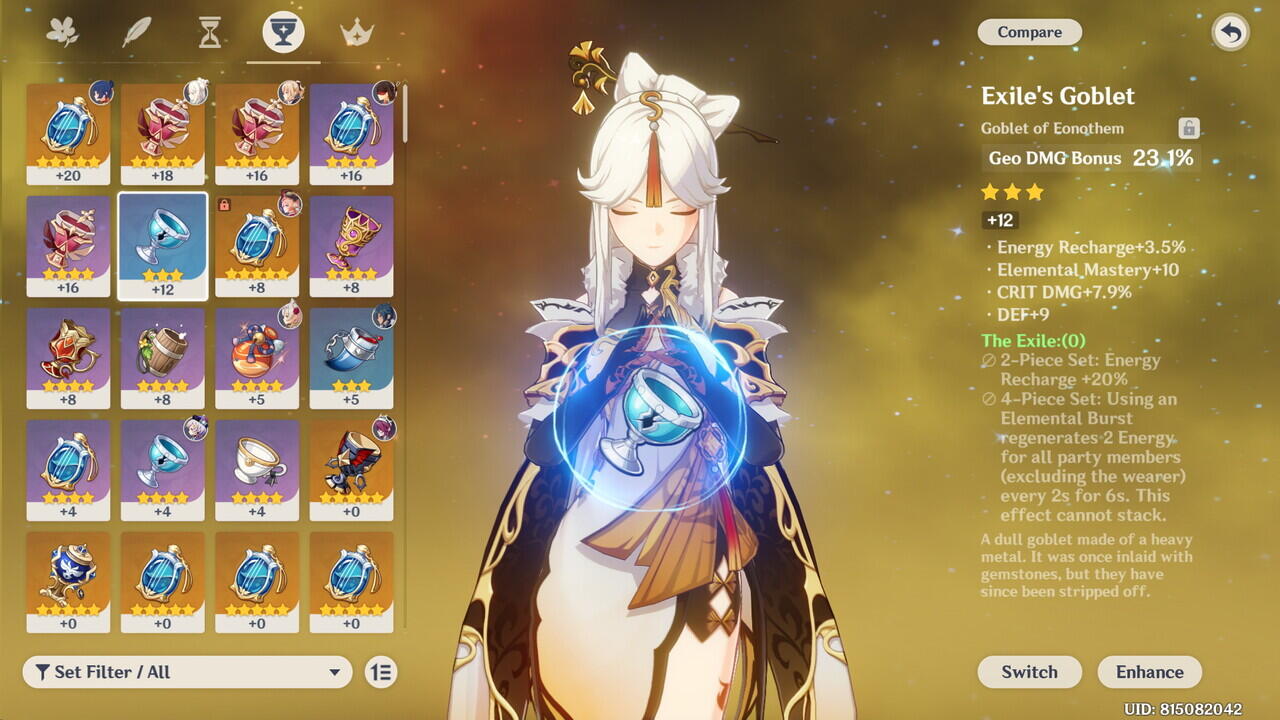Select the +8 red and gold cup

coord(68,357)
